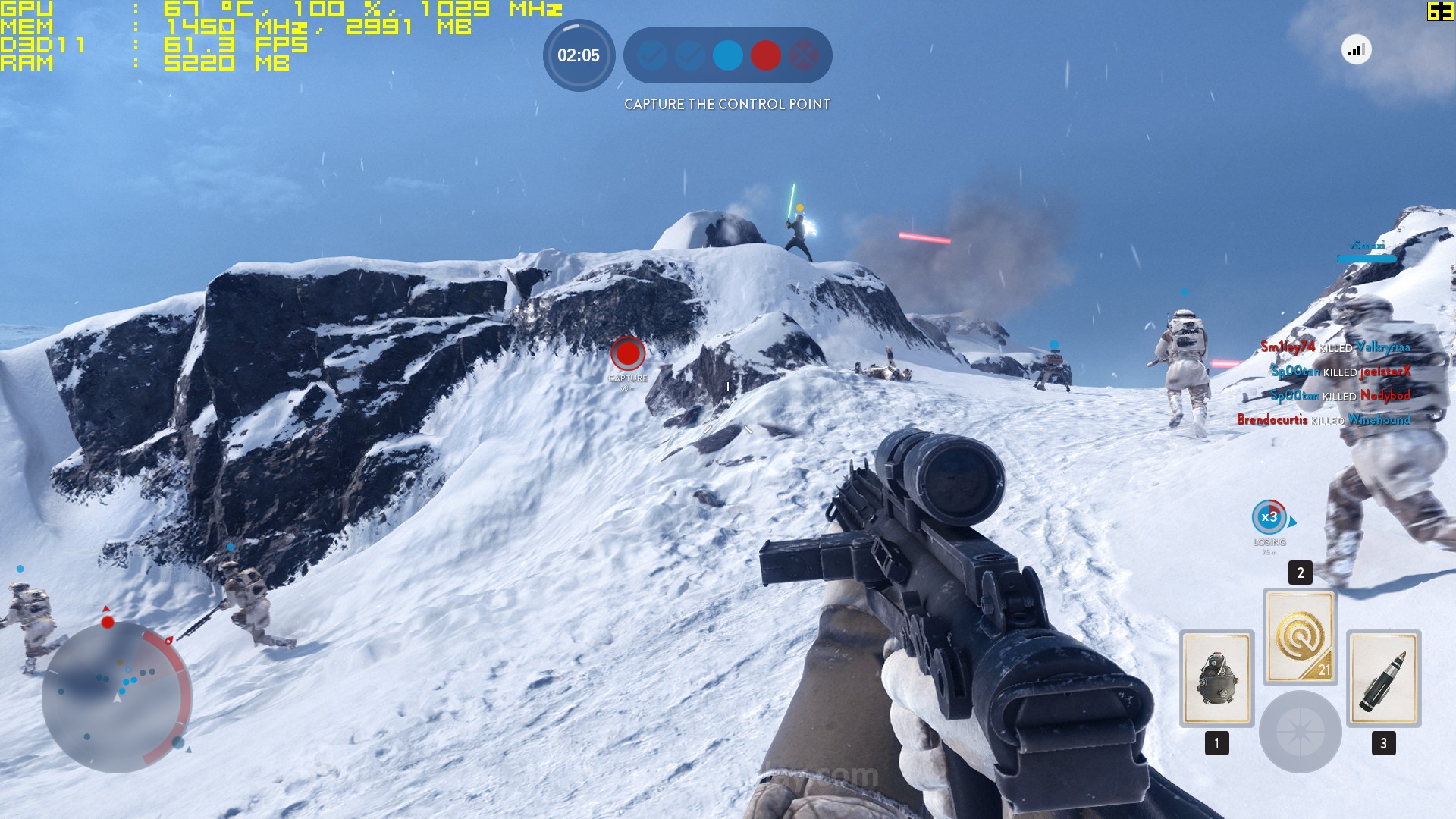1456x819 pixels.
Task: Click the solid red control point indicator
Action: click(765, 55)
